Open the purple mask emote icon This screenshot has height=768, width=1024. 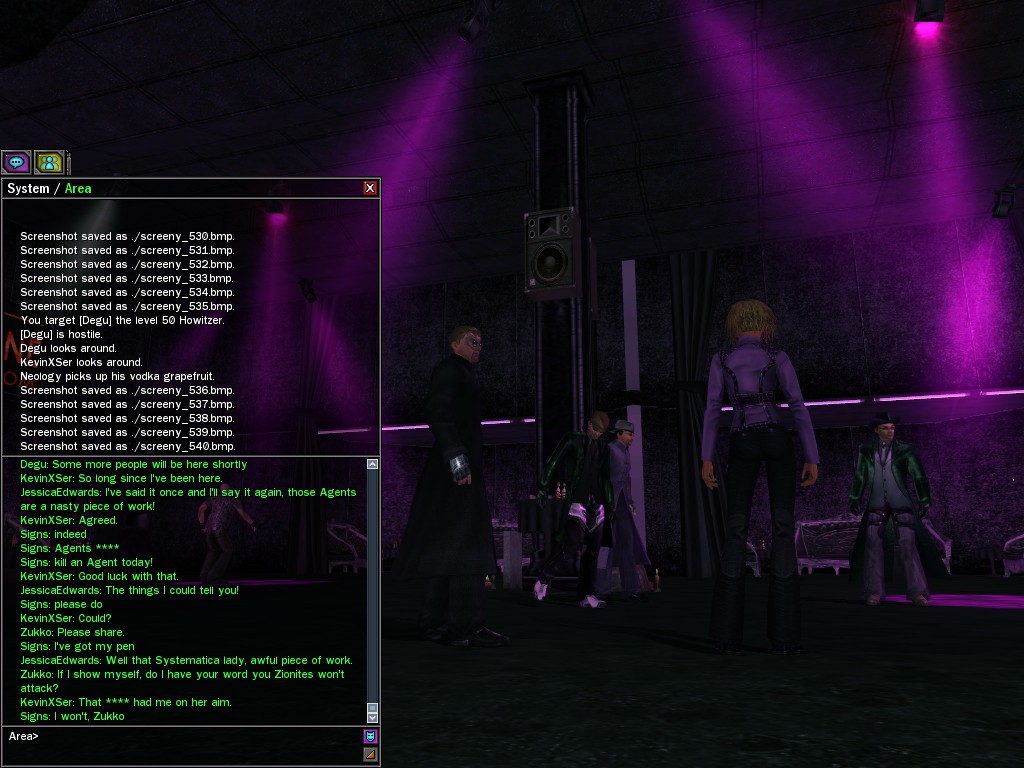point(370,737)
